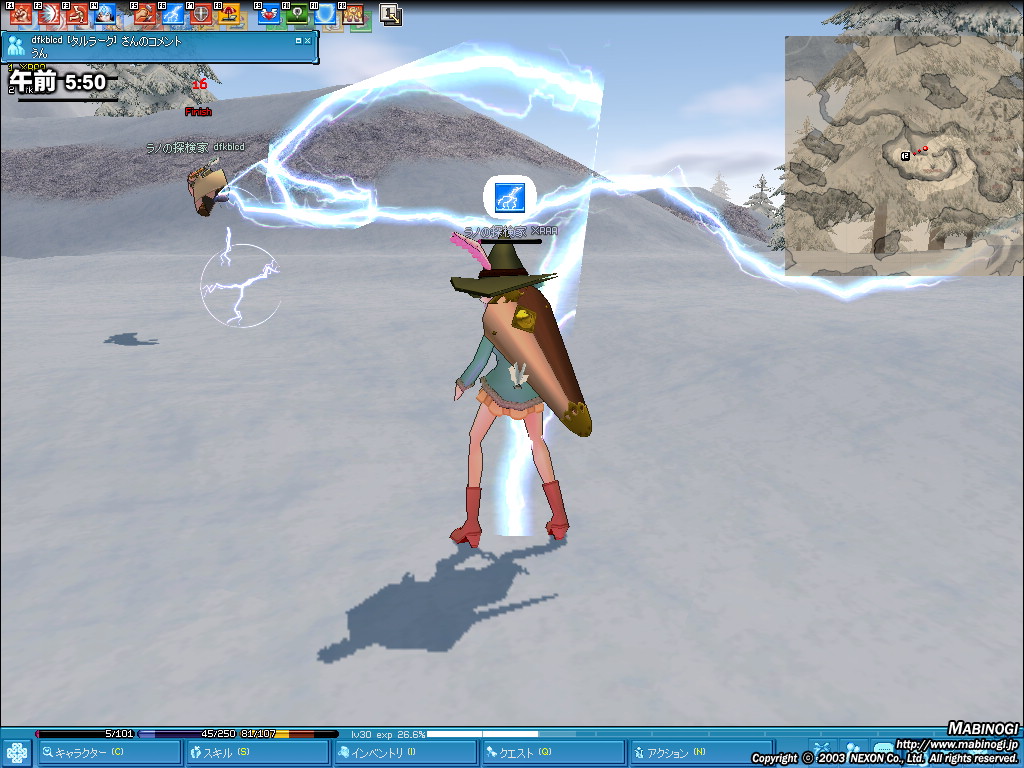This screenshot has height=768, width=1024.
Task: Minimize the dfkblcd comment notification
Action: pos(298,42)
